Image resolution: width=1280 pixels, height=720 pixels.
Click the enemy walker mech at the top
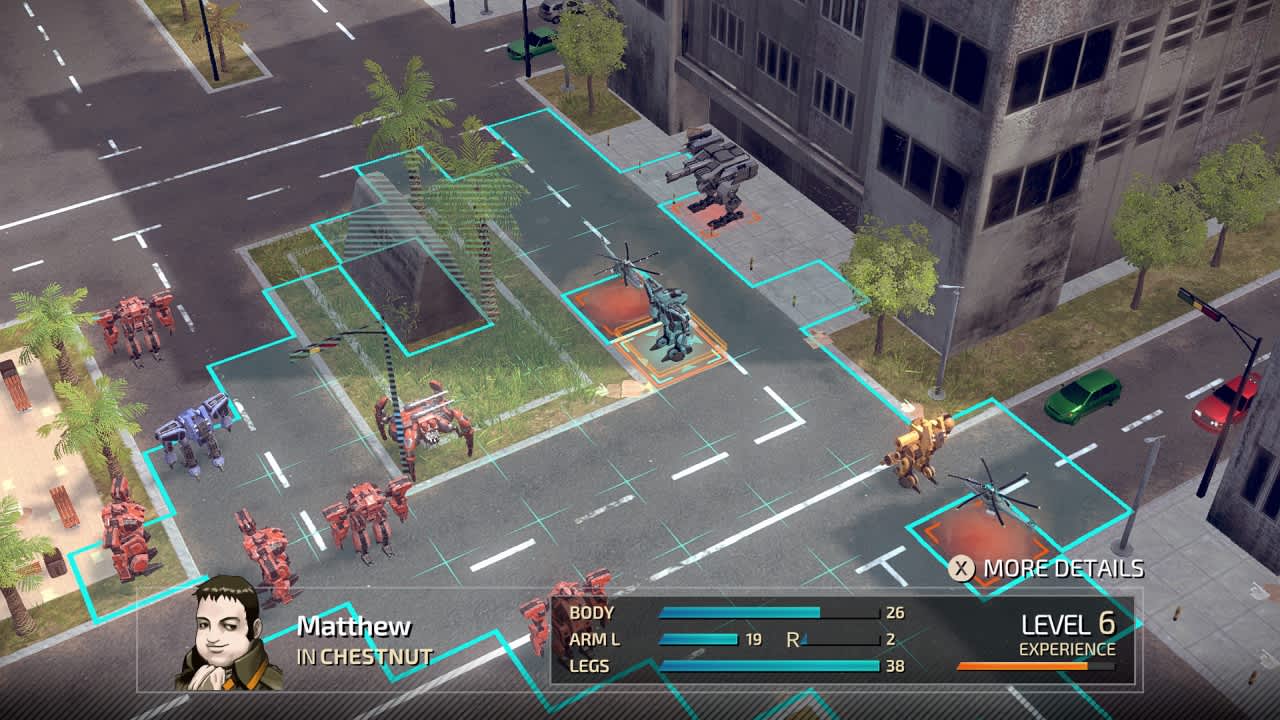pos(716,172)
